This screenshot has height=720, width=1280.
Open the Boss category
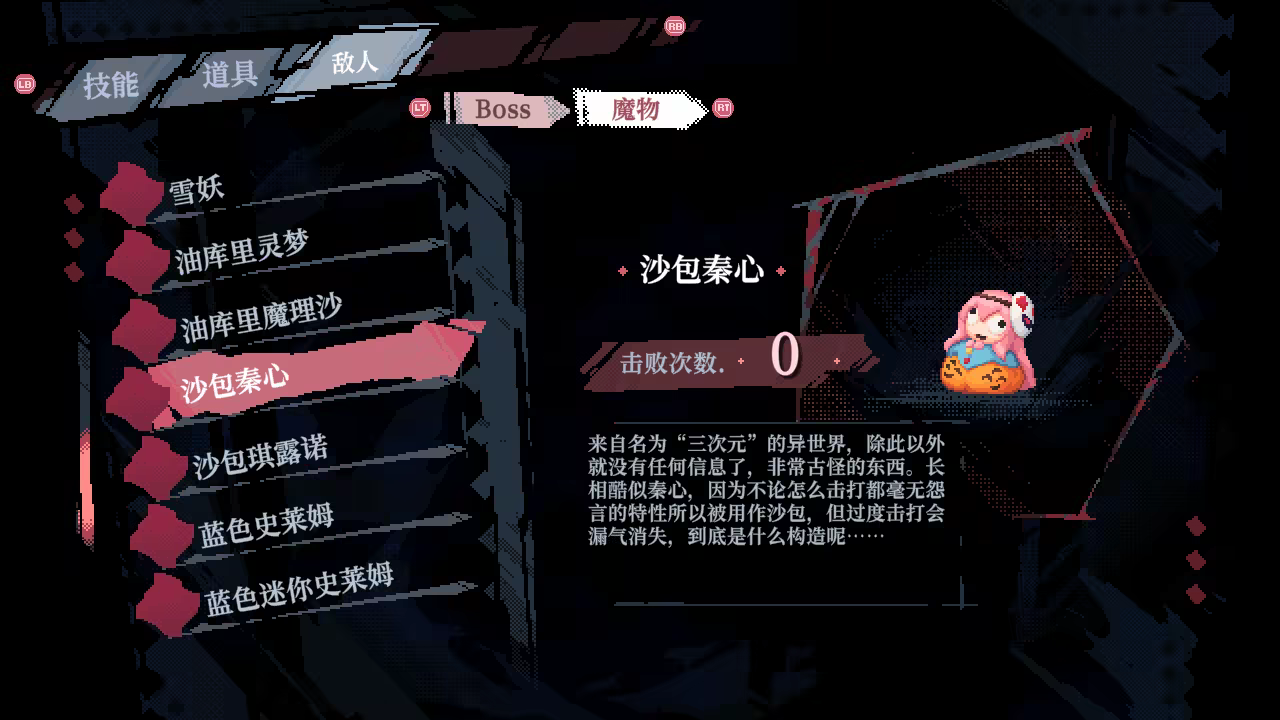click(x=502, y=109)
